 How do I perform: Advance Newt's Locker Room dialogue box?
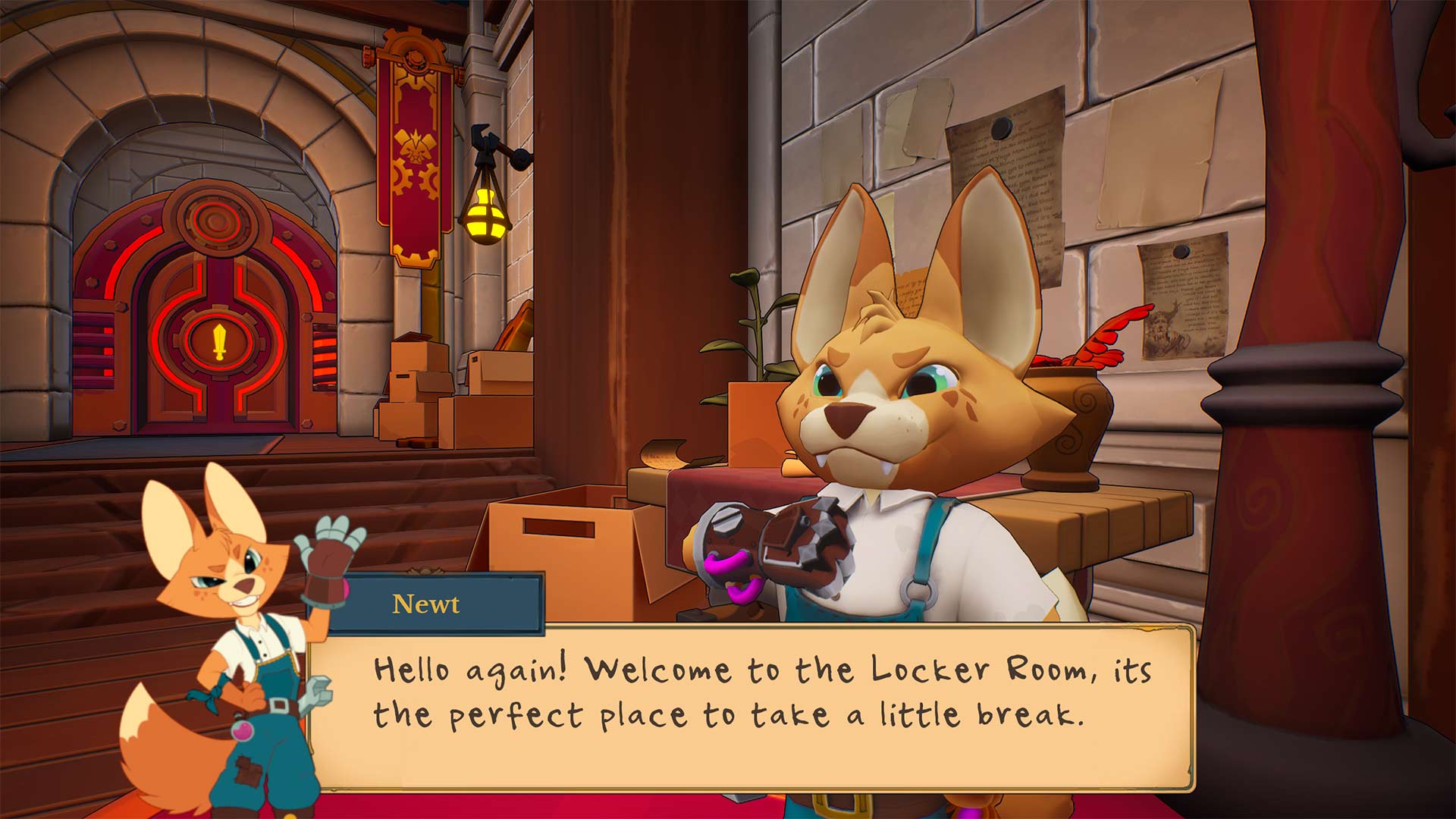click(751, 707)
